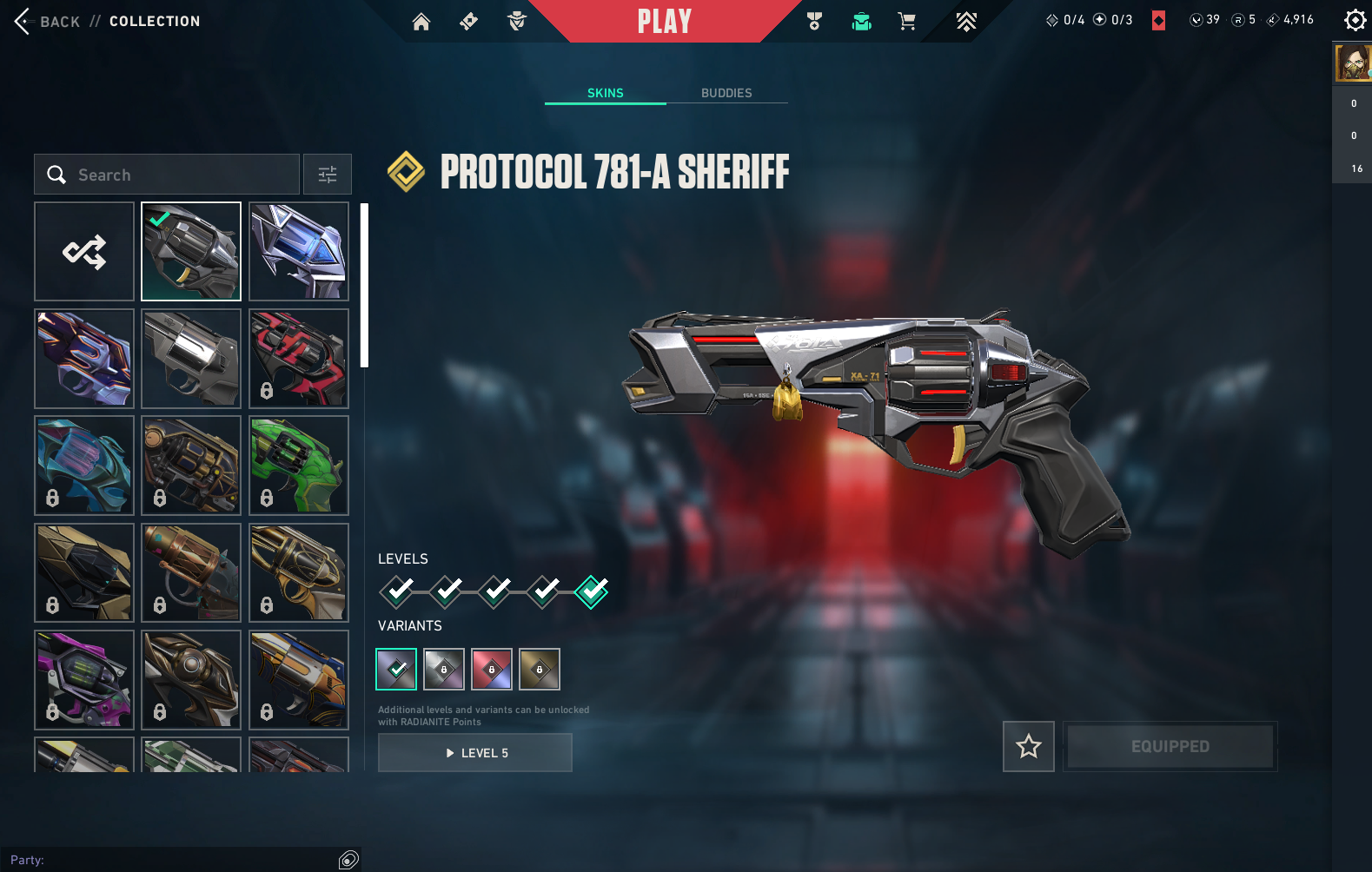Screen dimensions: 1372x872
Task: Switch to the Buddies tab
Action: tap(726, 93)
